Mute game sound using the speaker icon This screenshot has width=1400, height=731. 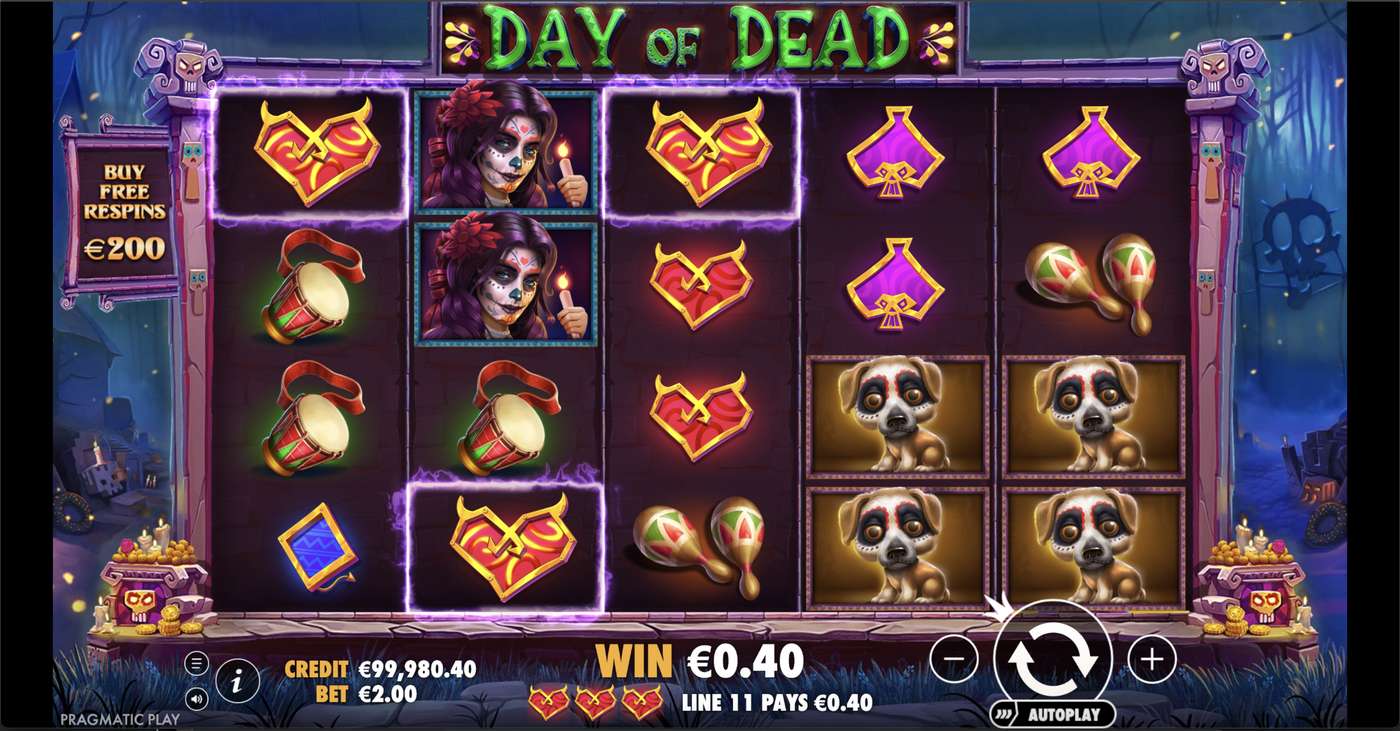tap(196, 697)
